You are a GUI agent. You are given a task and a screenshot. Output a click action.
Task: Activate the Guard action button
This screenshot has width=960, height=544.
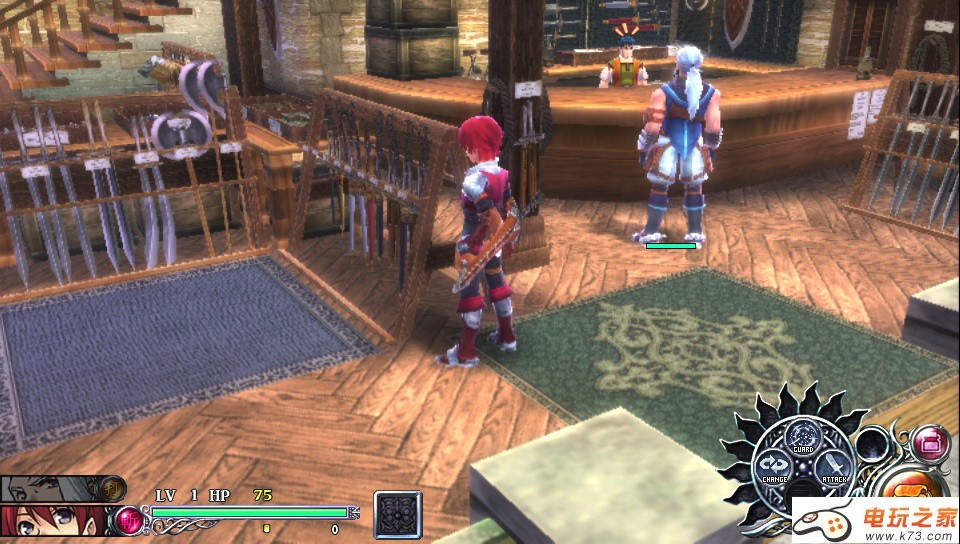(x=803, y=438)
